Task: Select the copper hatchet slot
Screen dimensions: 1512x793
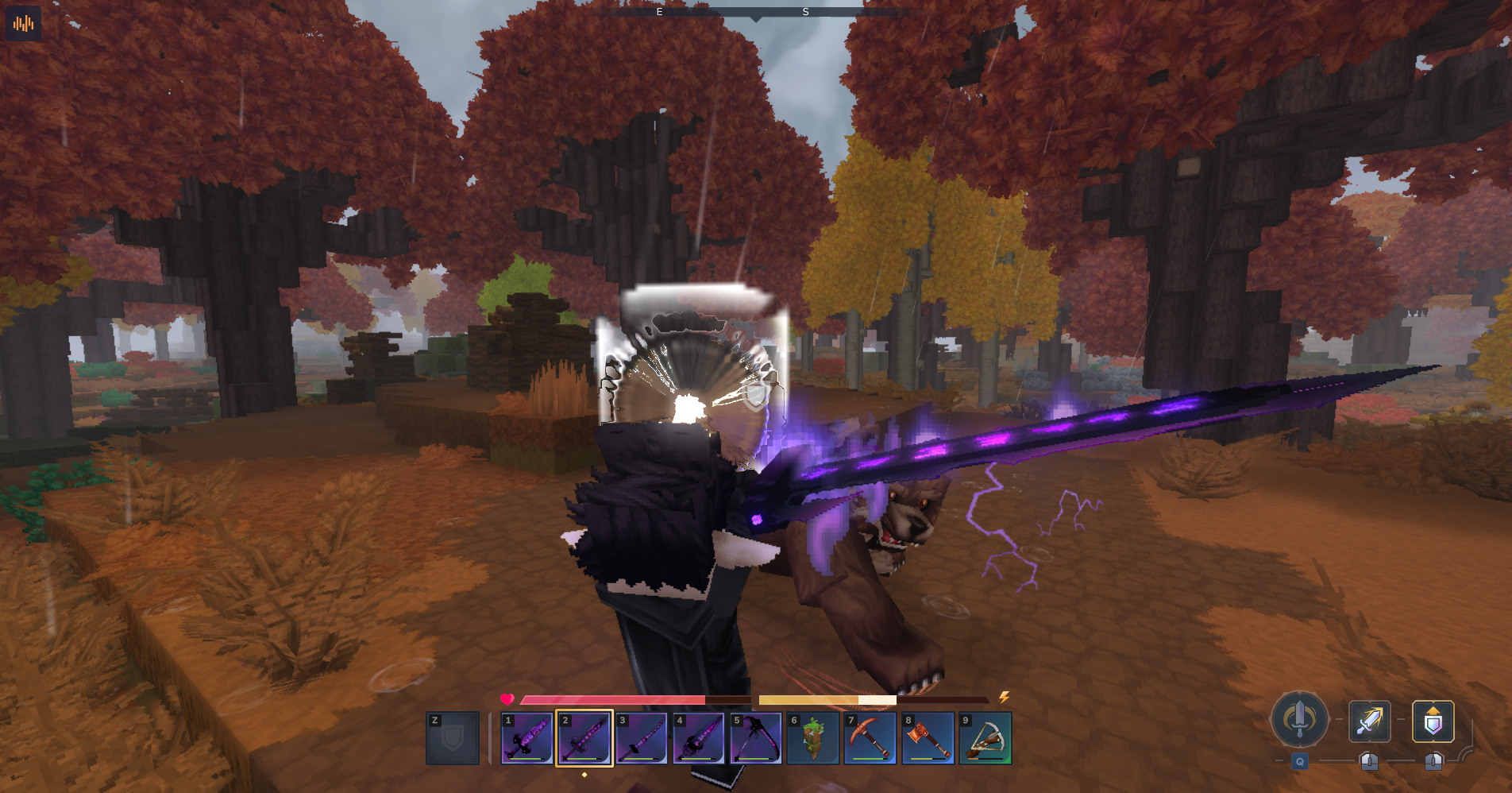Action: pos(927,738)
